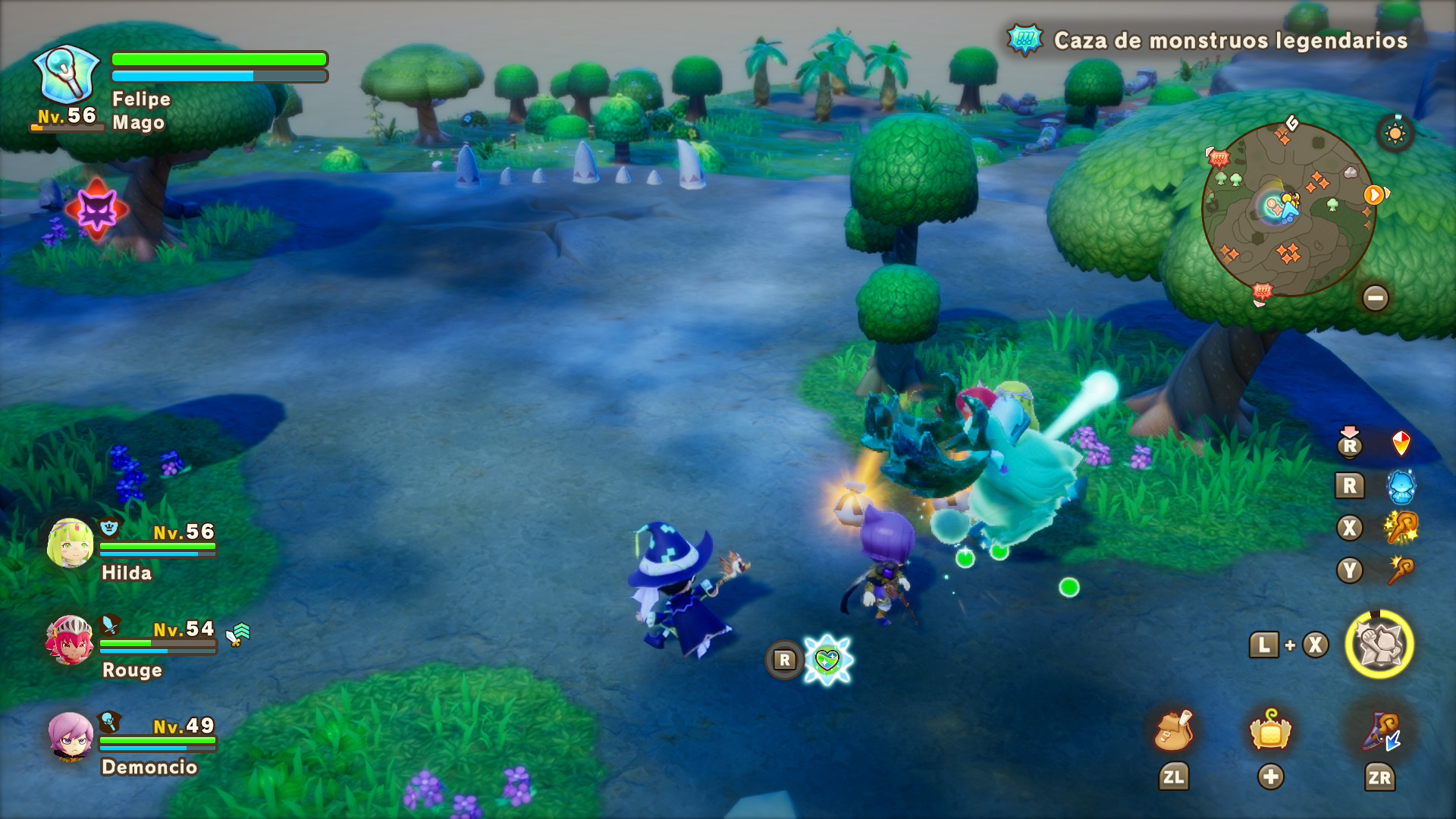The width and height of the screenshot is (1456, 819).
Task: Use the basic staff attack icon
Action: [x=1401, y=570]
